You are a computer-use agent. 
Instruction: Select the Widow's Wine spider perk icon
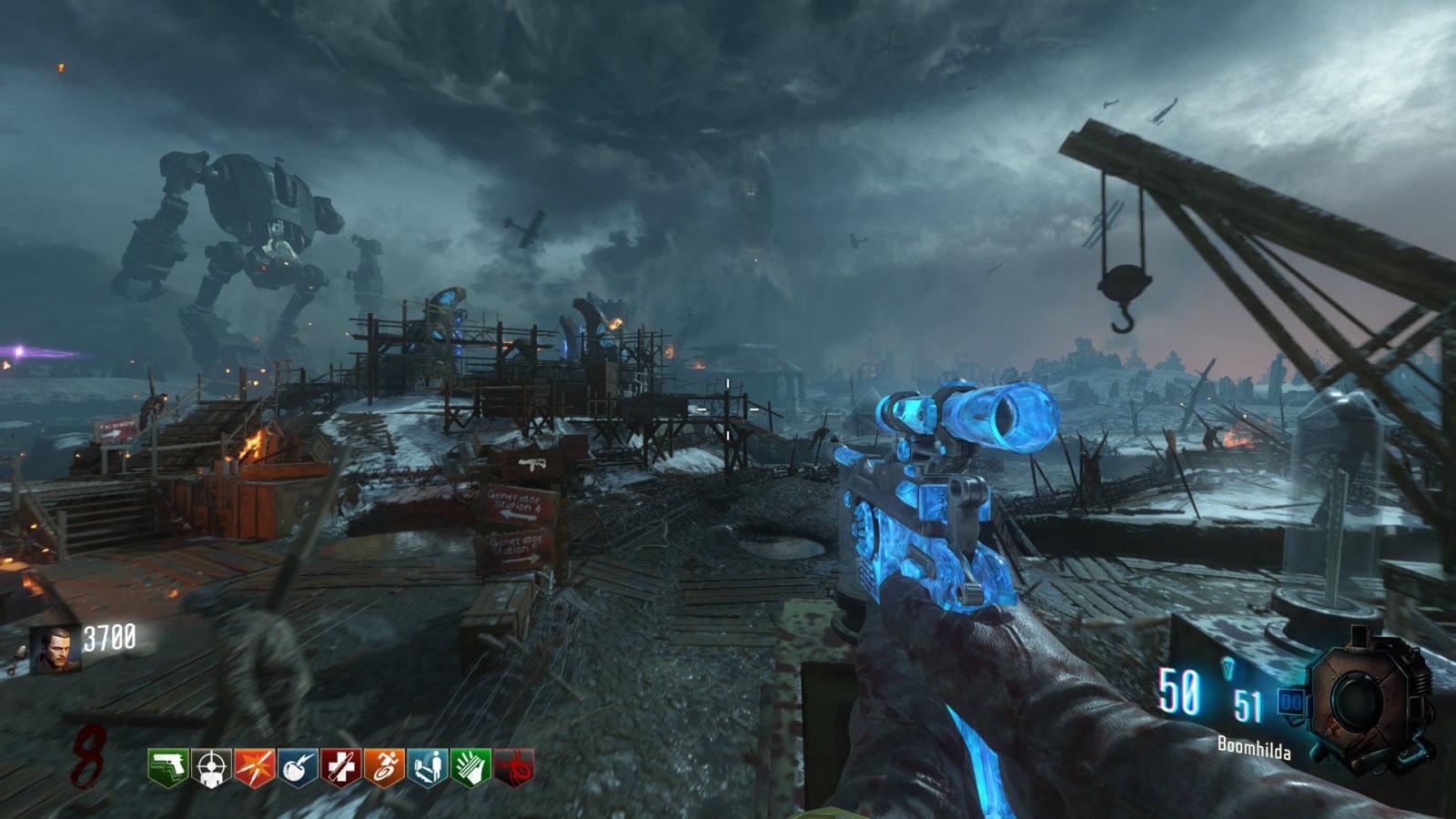click(x=513, y=767)
